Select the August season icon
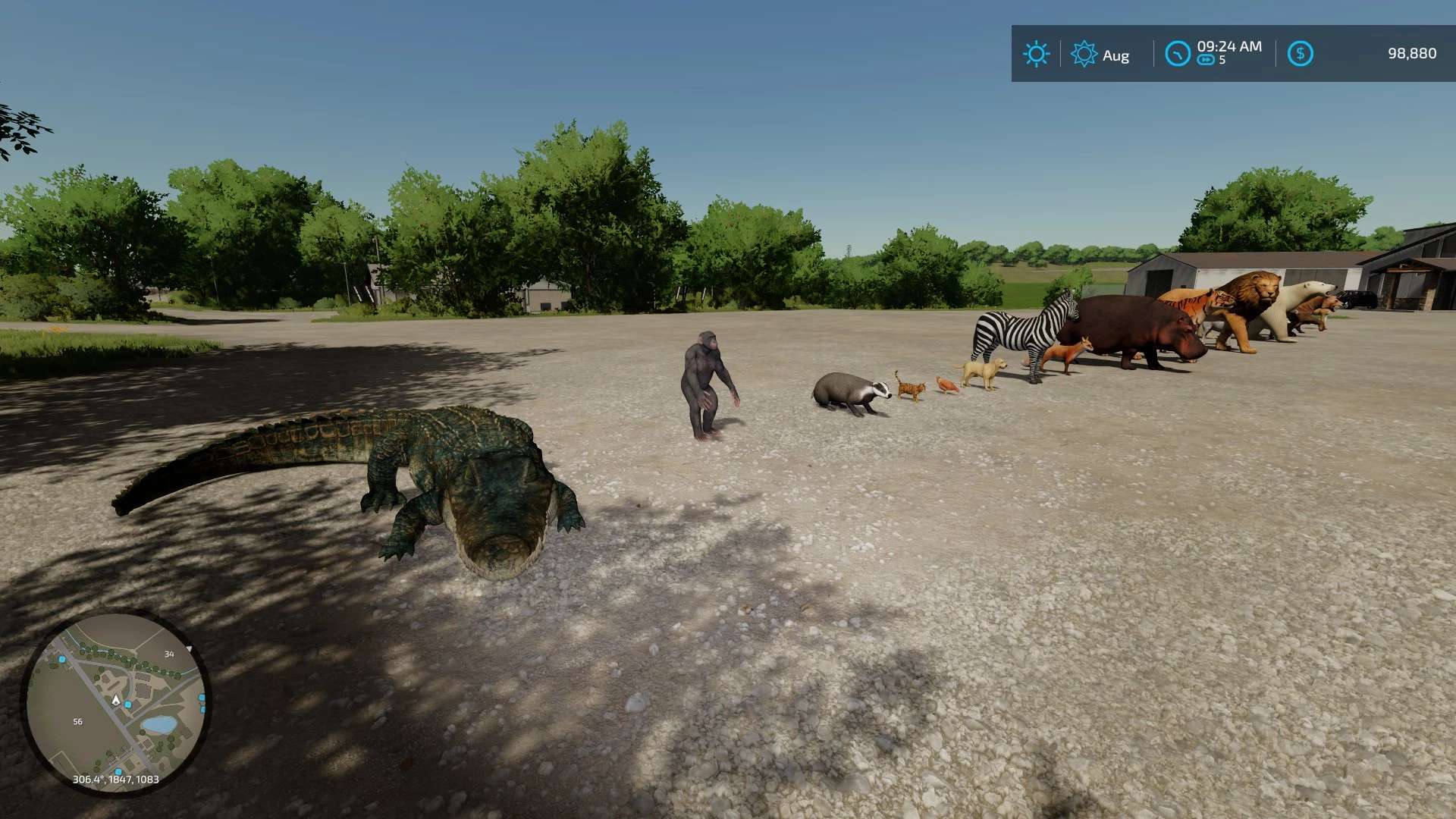This screenshot has height=819, width=1456. [x=1084, y=54]
